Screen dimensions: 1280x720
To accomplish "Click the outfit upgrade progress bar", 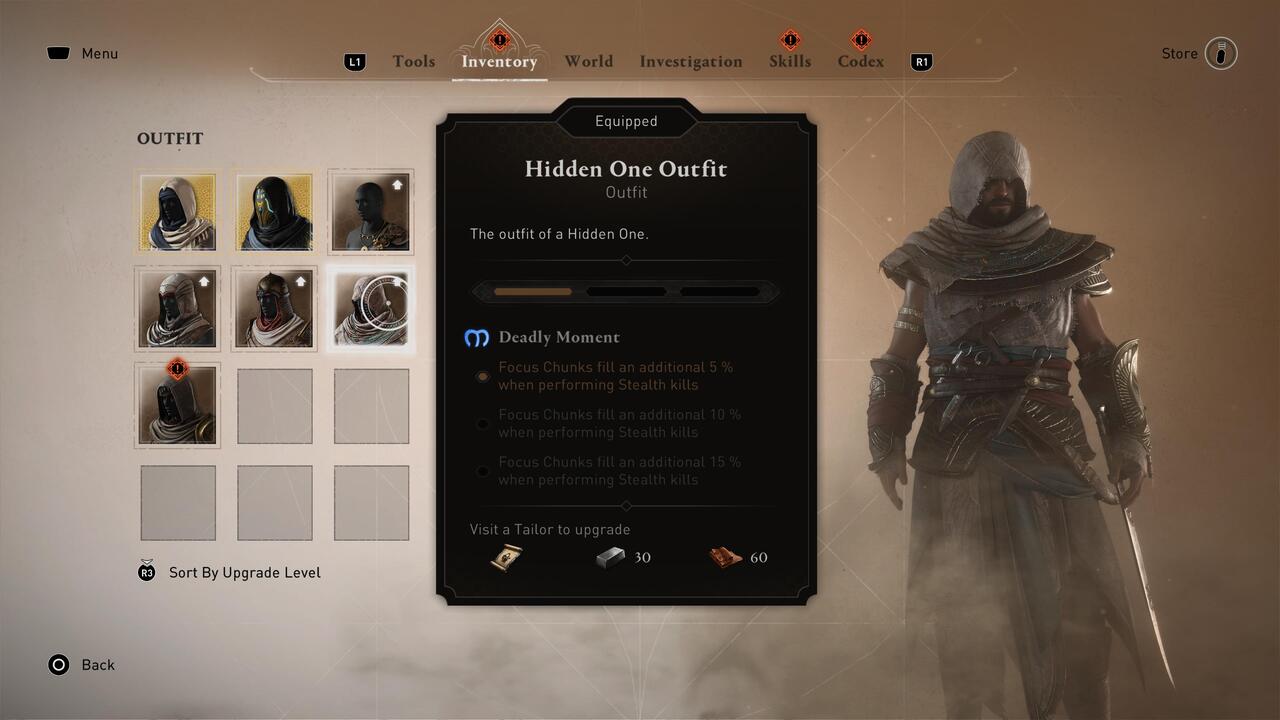I will pos(626,291).
